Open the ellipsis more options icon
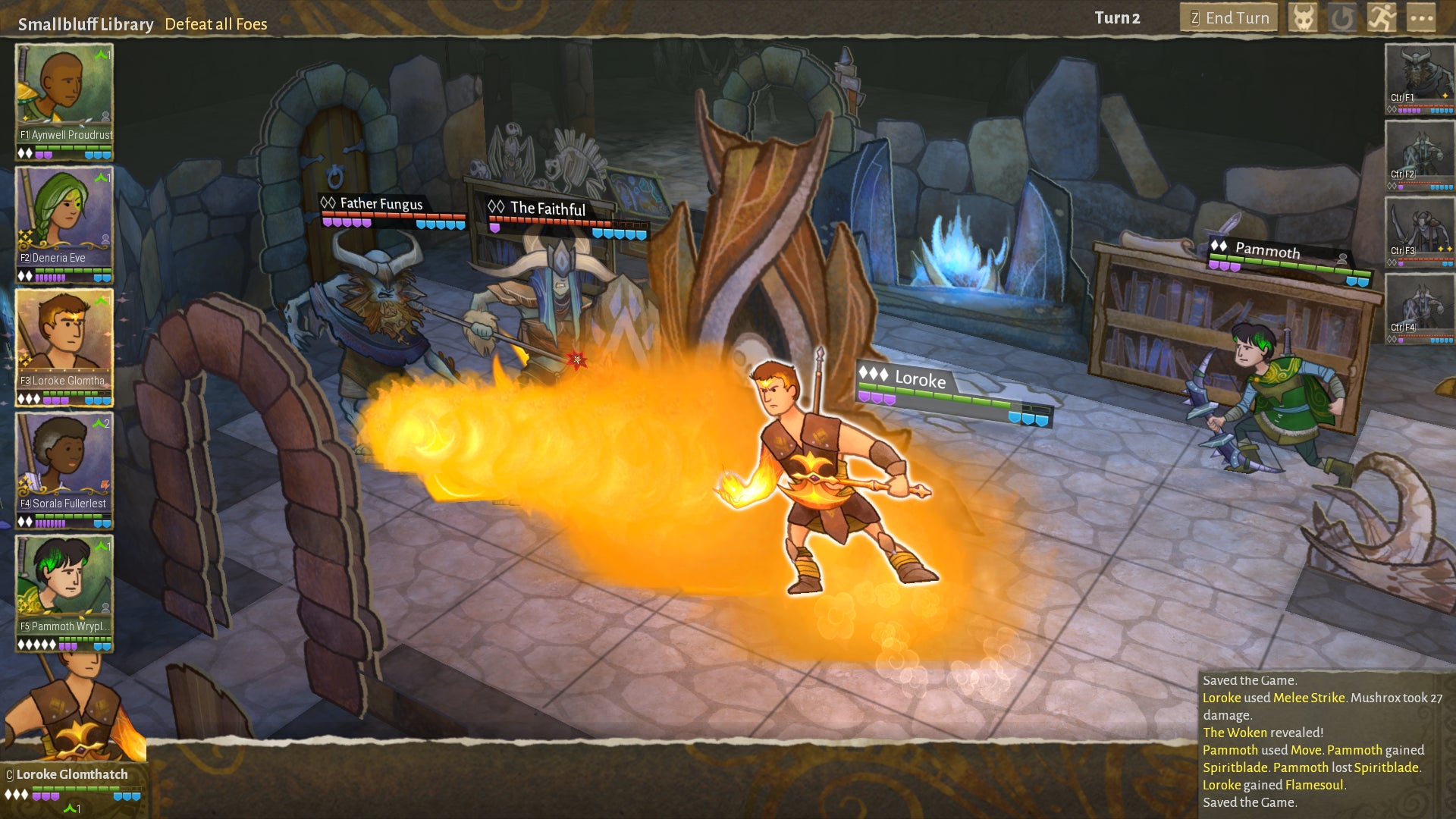Image resolution: width=1456 pixels, height=819 pixels. click(1421, 18)
